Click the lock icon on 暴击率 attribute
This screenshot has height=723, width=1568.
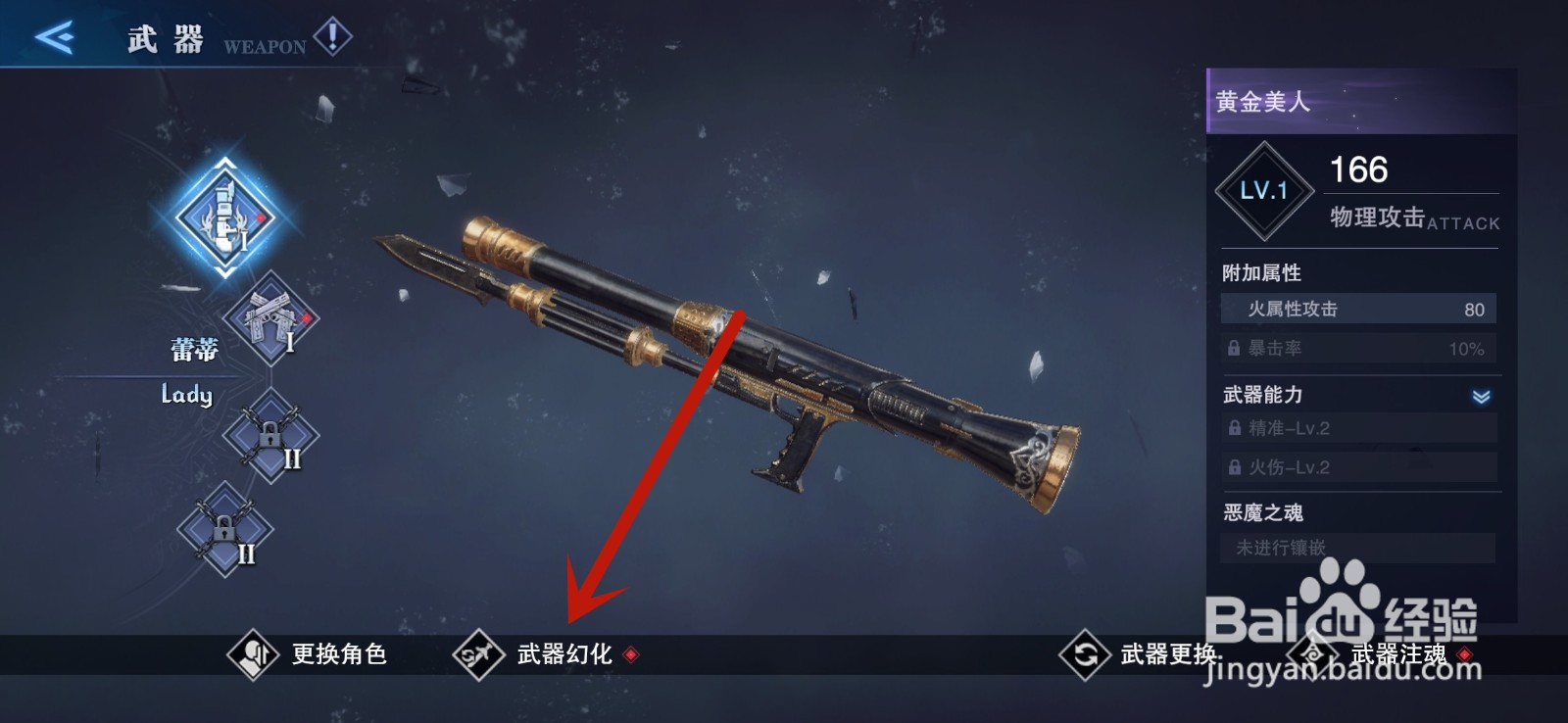coord(1234,348)
